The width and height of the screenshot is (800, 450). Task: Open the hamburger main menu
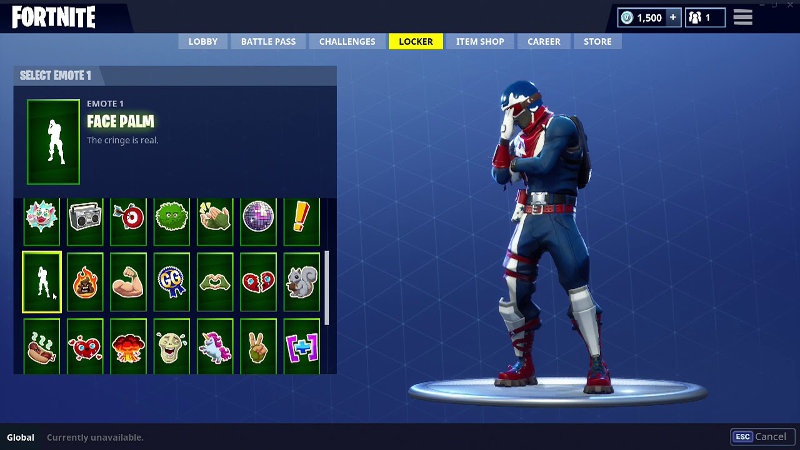click(x=743, y=17)
